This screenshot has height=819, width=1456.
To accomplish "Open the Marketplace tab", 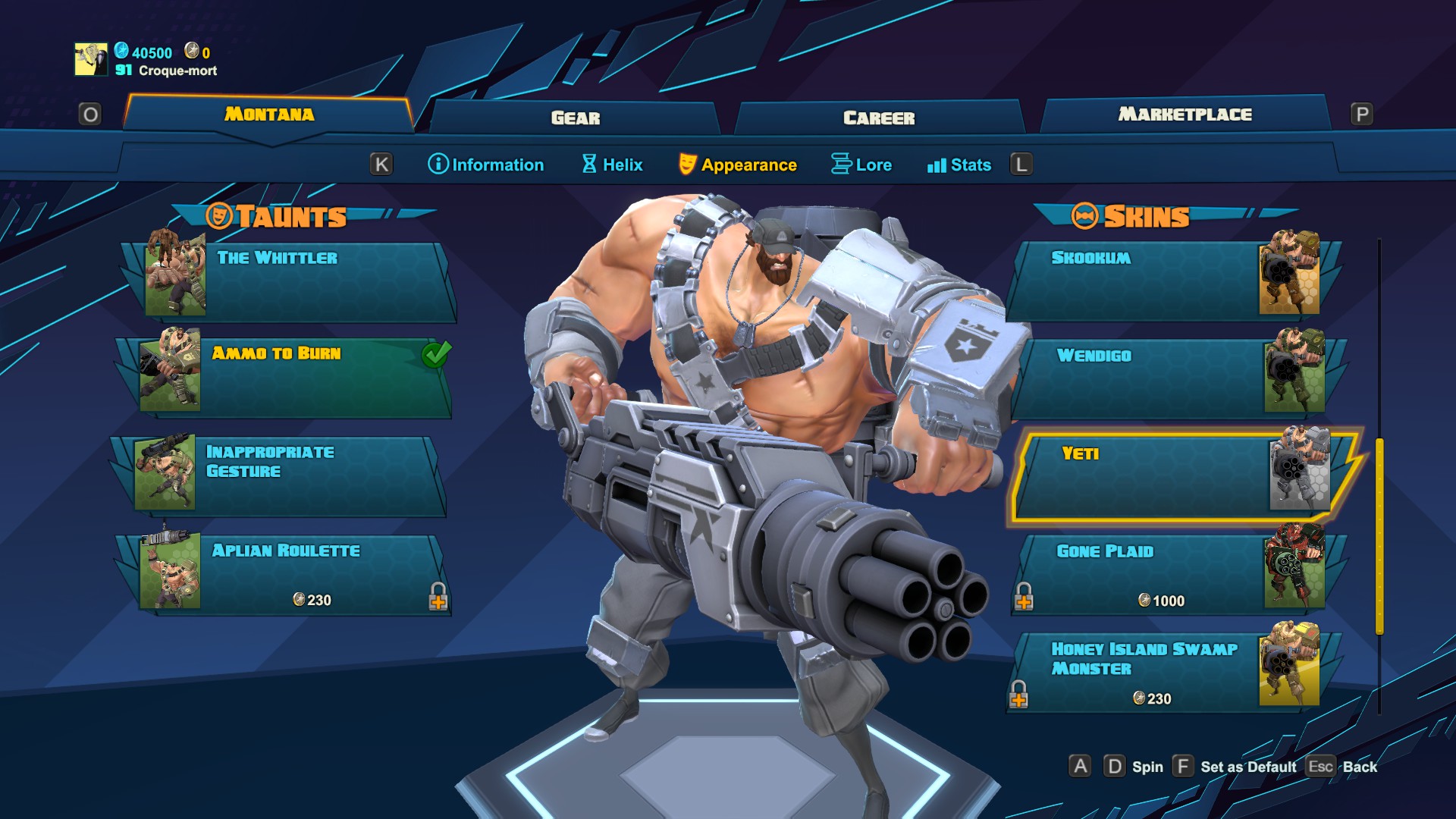I will click(1185, 115).
